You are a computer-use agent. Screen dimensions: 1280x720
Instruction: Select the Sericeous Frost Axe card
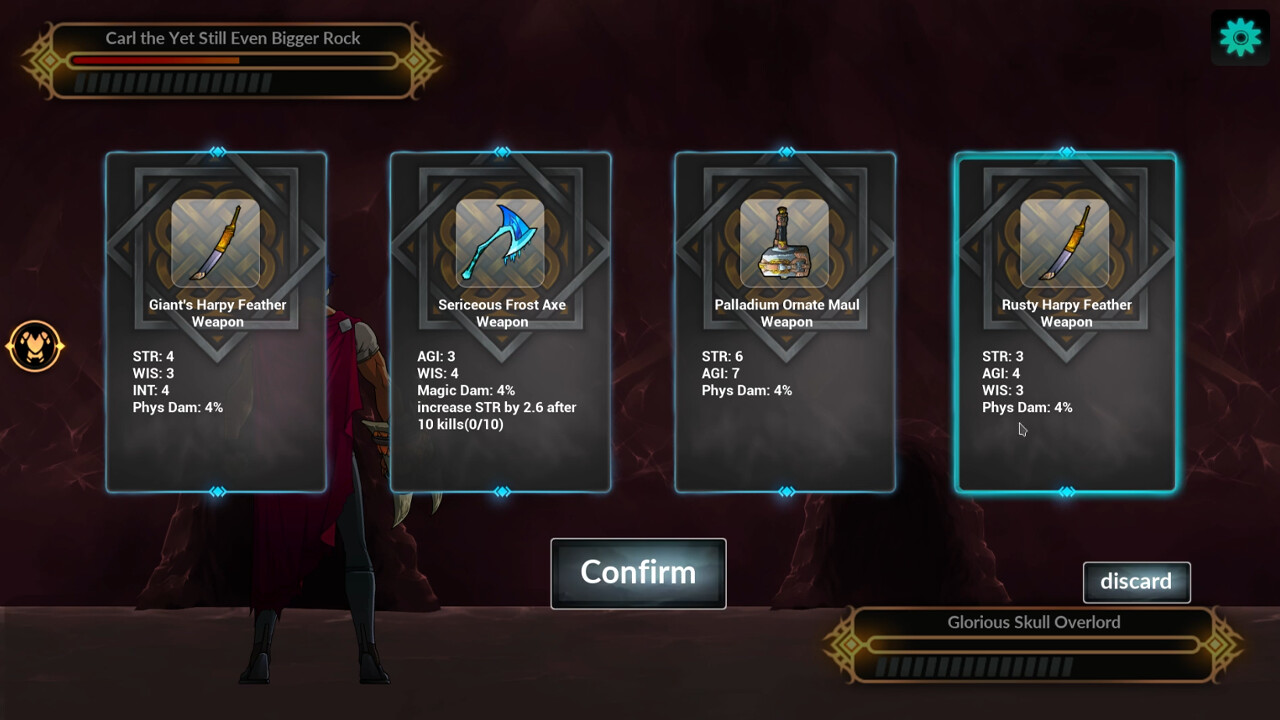pos(501,460)
